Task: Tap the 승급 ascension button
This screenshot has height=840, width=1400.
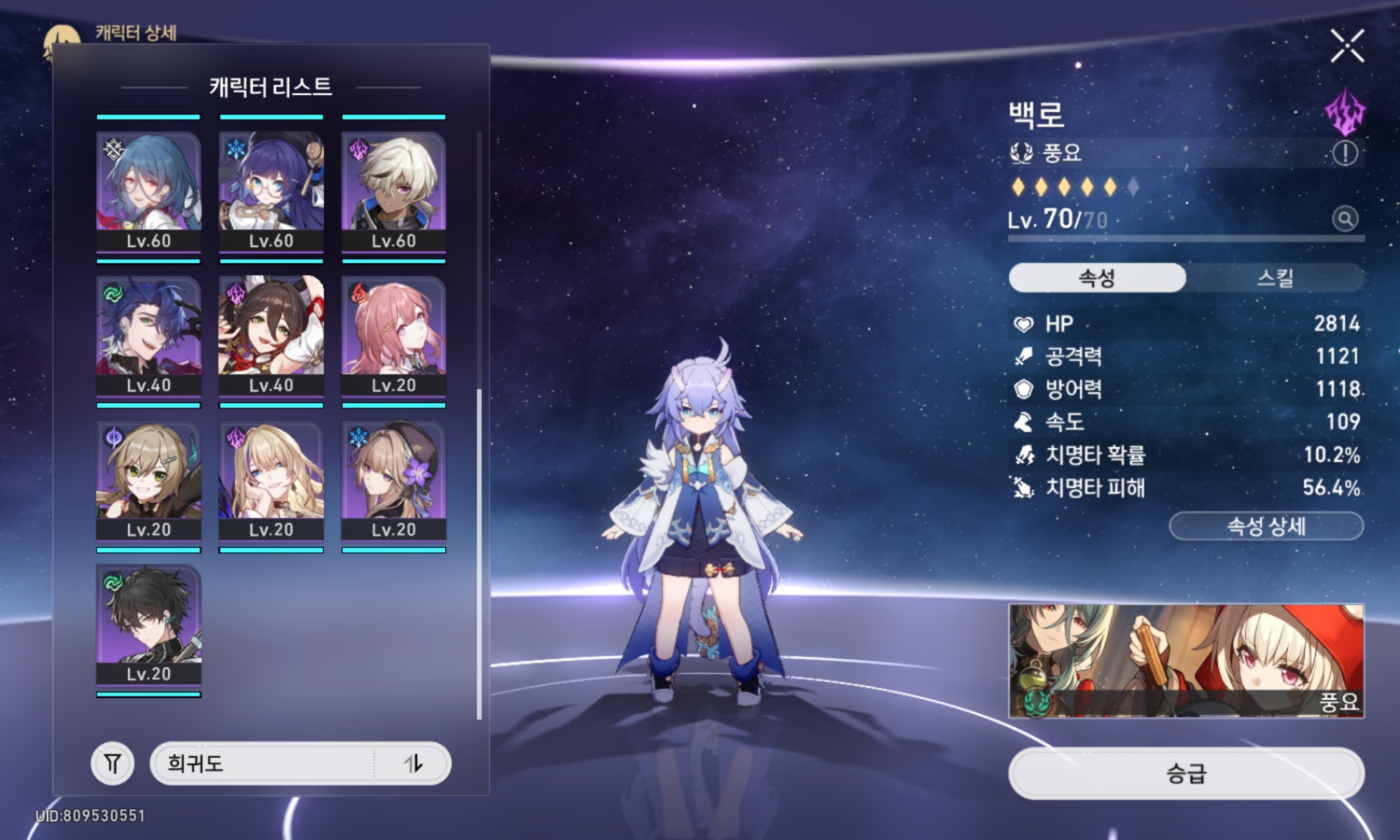Action: pos(1186,773)
